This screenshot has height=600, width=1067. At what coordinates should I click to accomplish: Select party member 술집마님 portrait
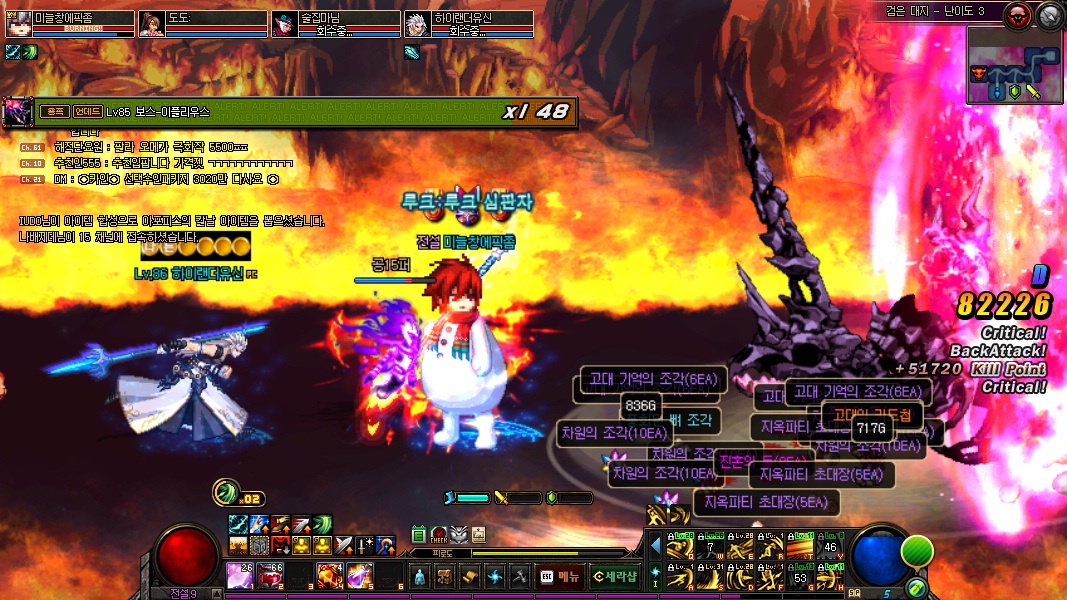coord(285,23)
